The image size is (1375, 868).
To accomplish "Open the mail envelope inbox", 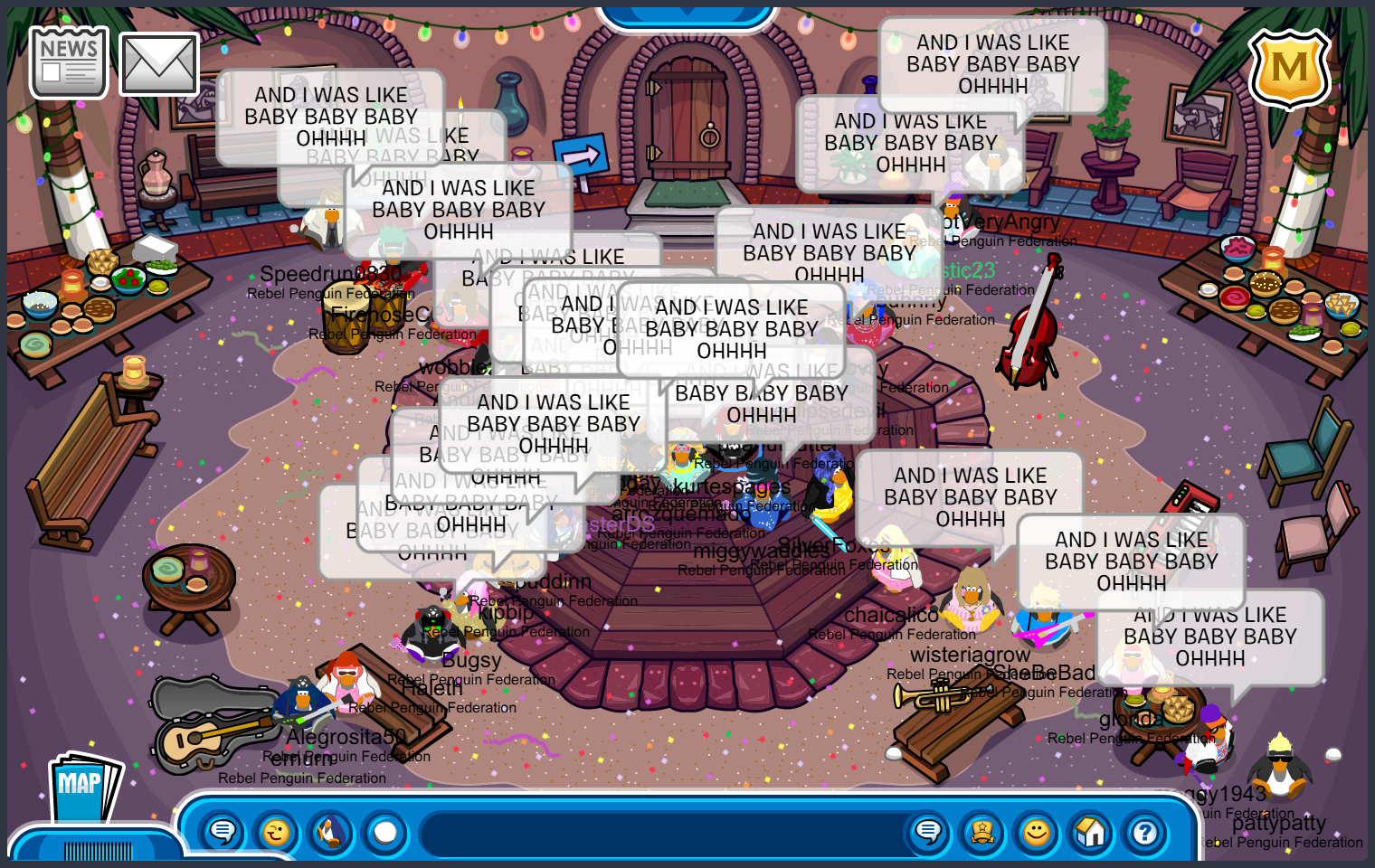I will (159, 64).
